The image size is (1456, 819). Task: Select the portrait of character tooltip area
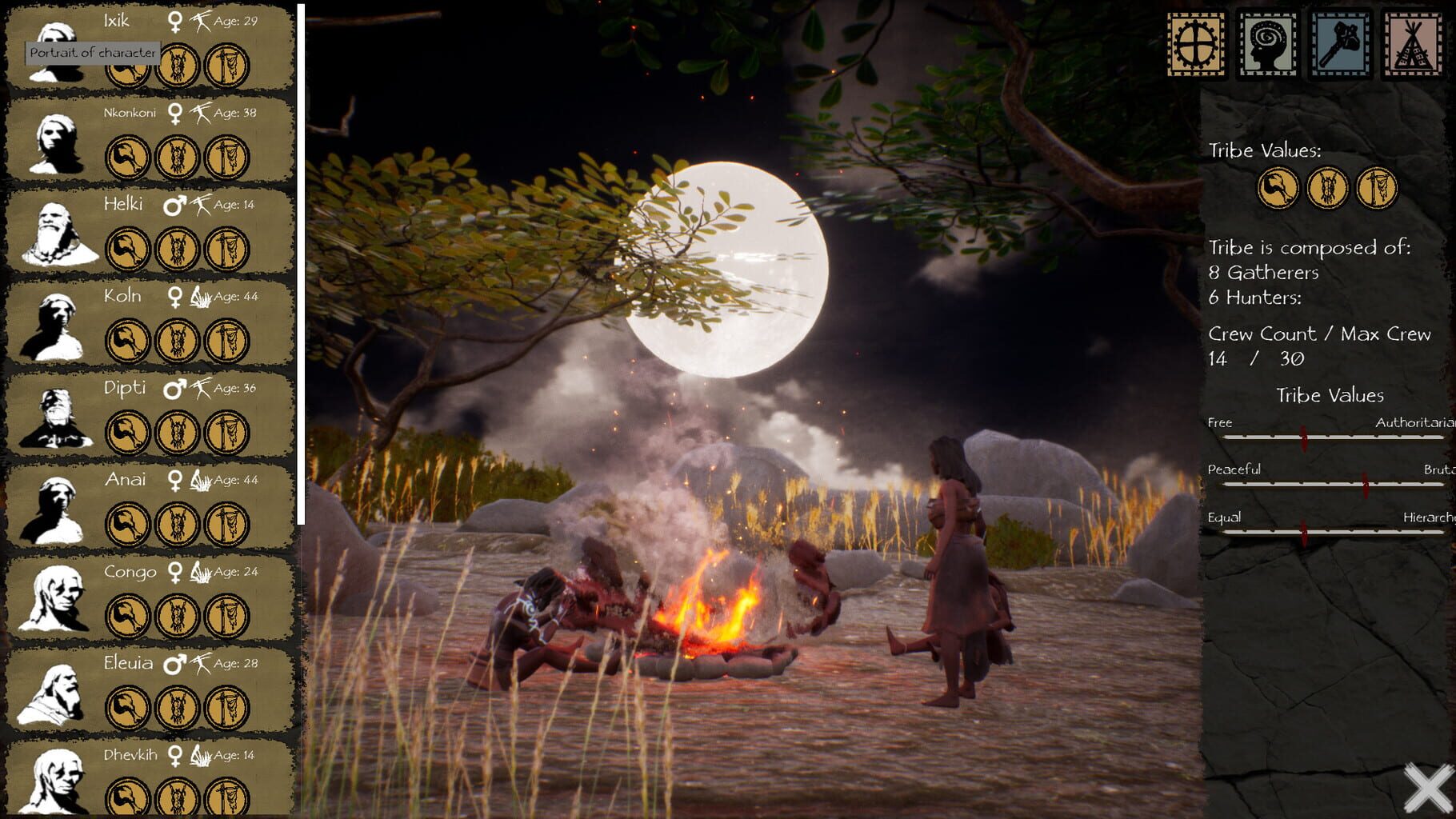93,54
